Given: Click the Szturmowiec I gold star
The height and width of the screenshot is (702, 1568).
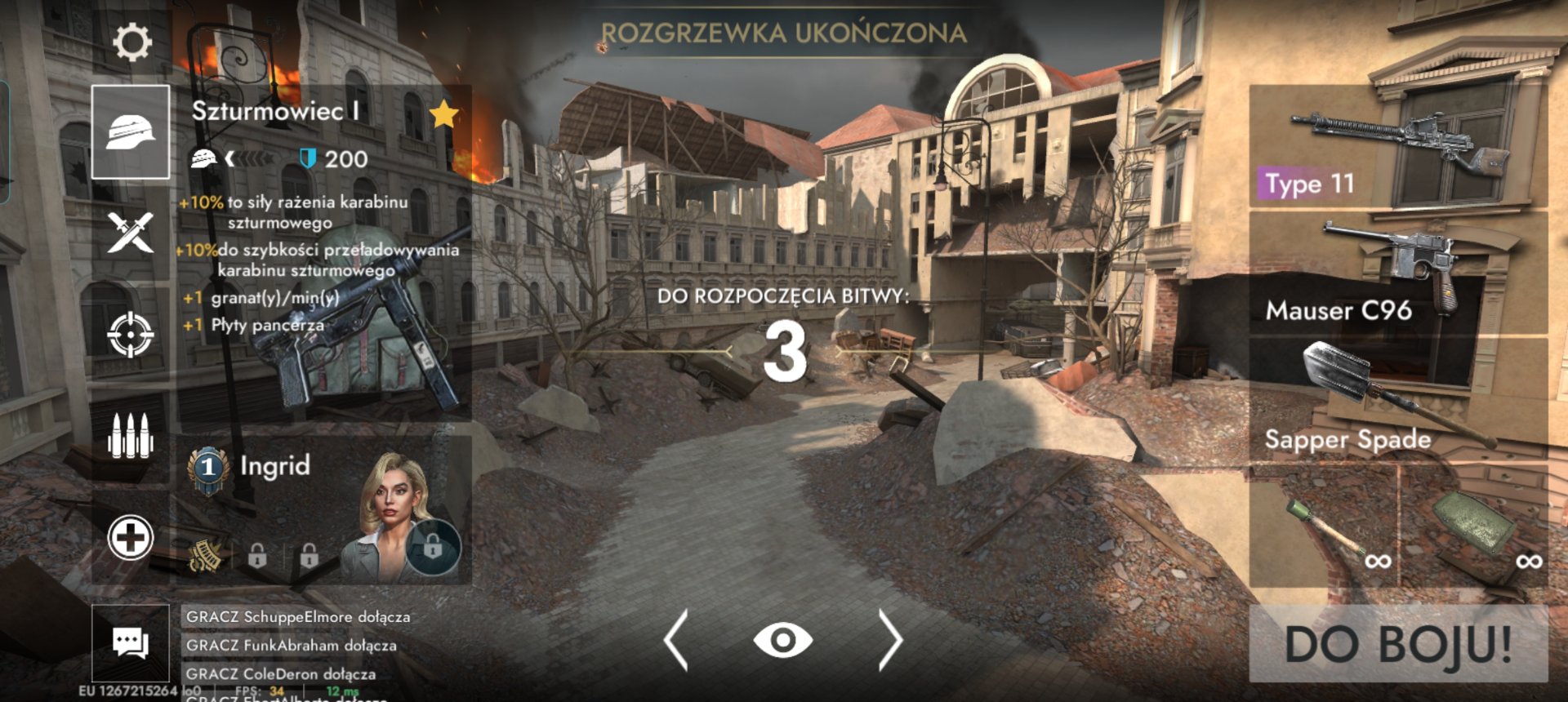Looking at the screenshot, I should tap(443, 114).
